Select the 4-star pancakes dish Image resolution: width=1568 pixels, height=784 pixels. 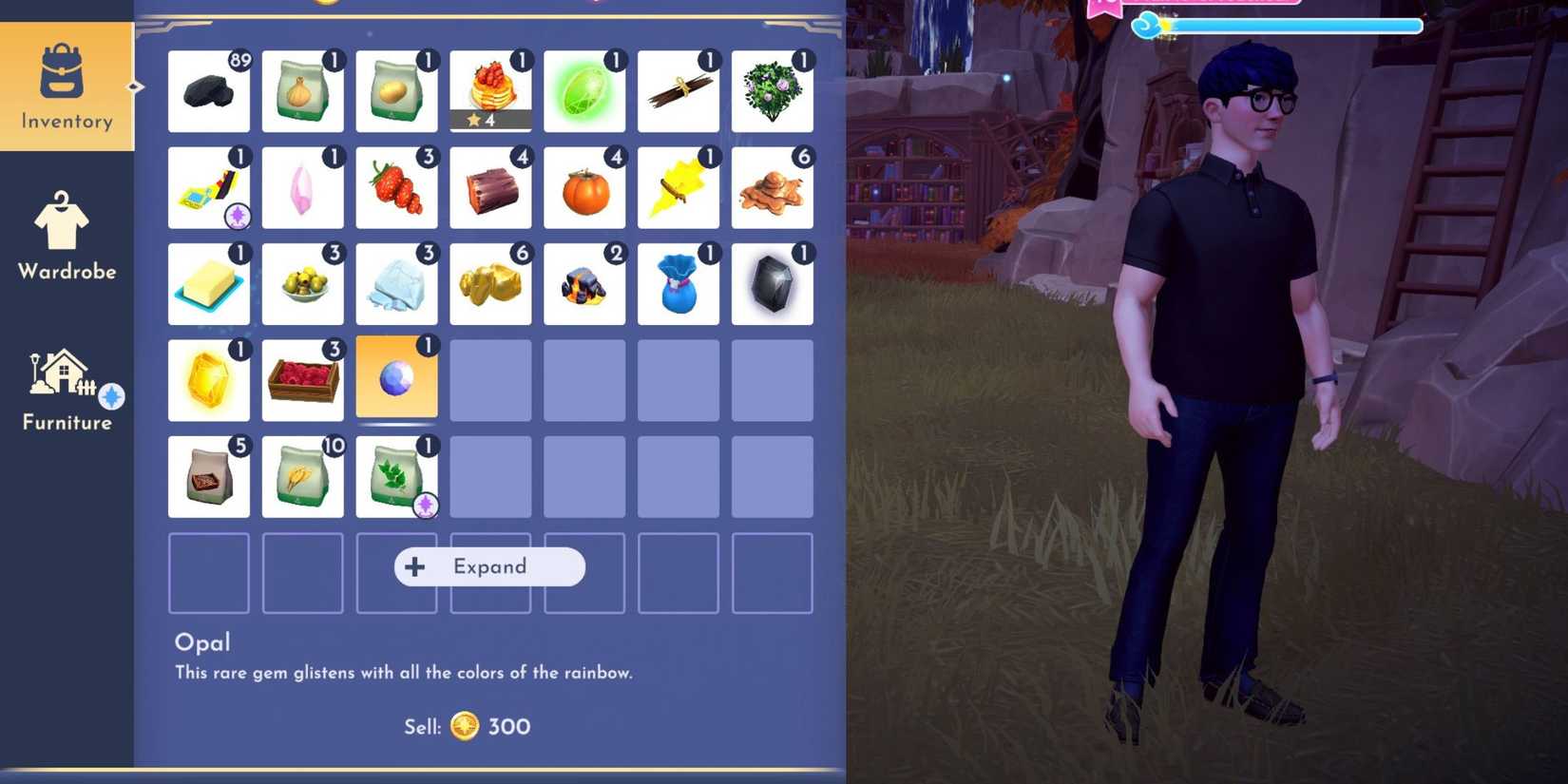click(x=490, y=90)
